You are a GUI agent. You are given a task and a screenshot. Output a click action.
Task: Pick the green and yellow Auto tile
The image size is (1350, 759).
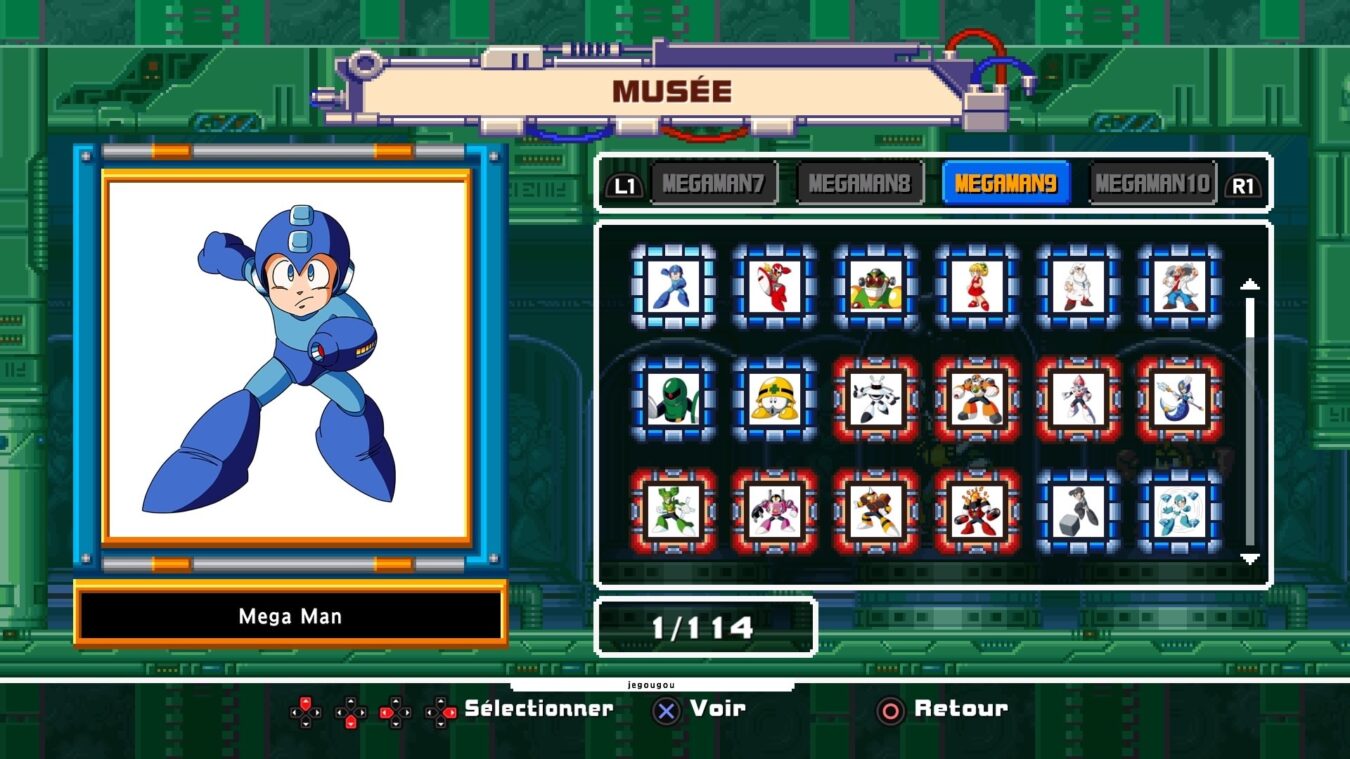click(x=876, y=286)
